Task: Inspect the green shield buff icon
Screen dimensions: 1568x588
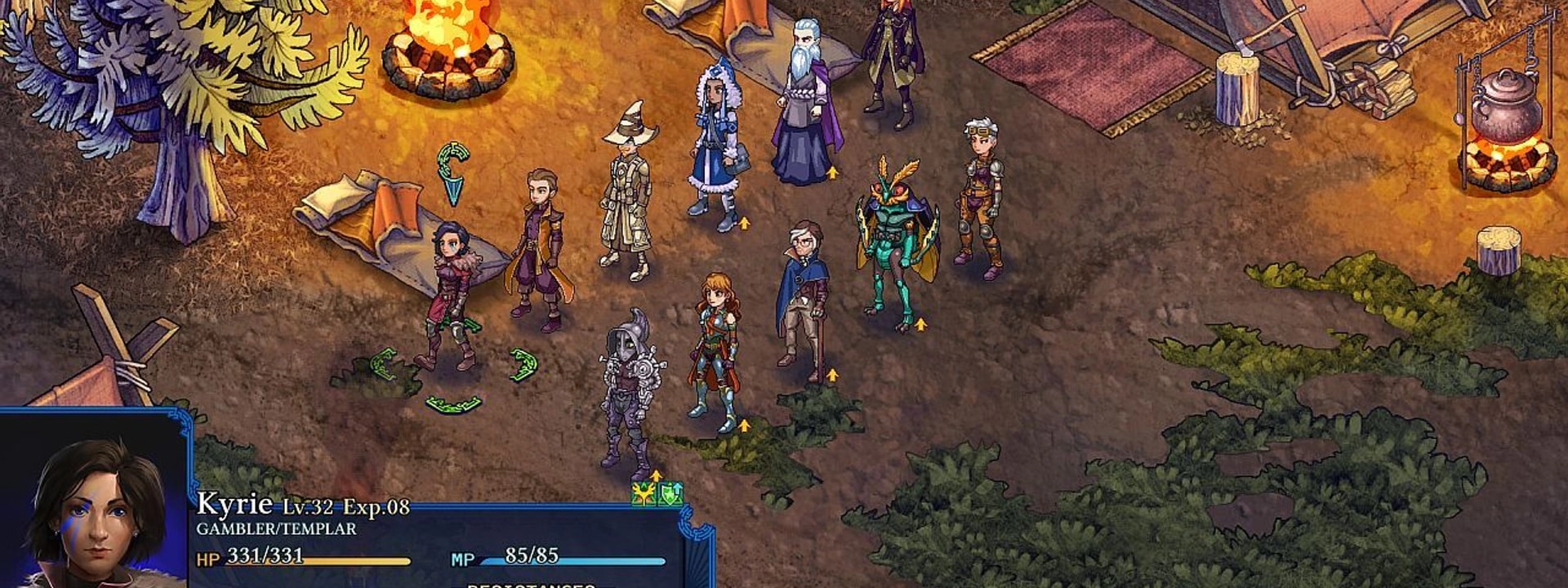Action: (x=670, y=493)
